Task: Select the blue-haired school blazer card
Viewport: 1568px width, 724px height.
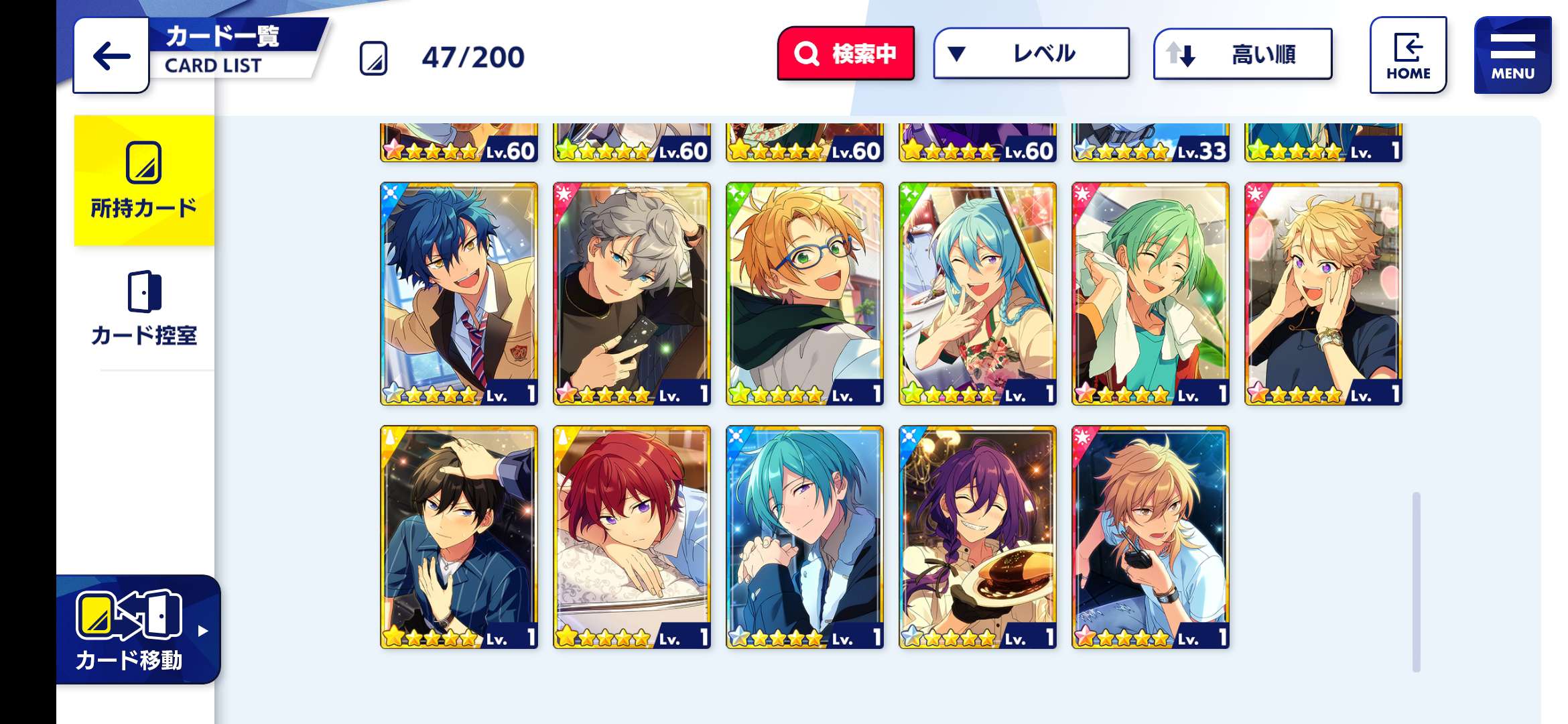Action: (459, 294)
